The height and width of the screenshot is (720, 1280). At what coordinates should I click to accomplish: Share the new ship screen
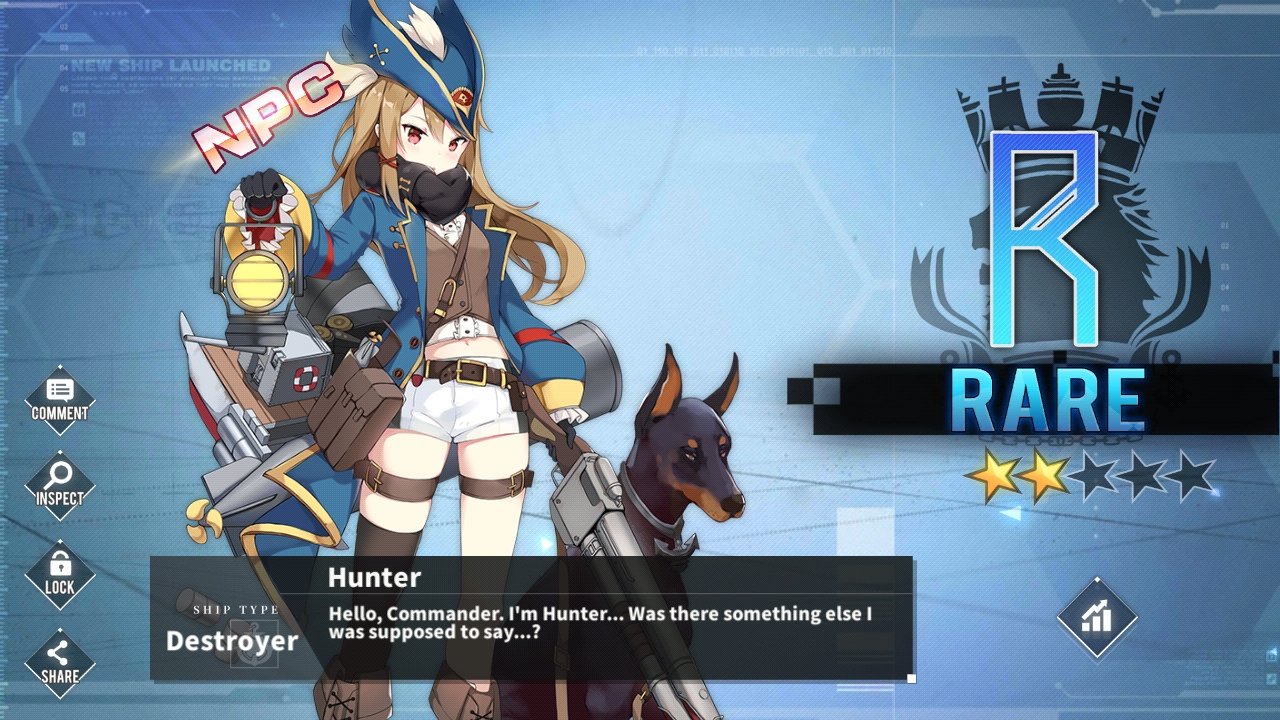point(60,662)
